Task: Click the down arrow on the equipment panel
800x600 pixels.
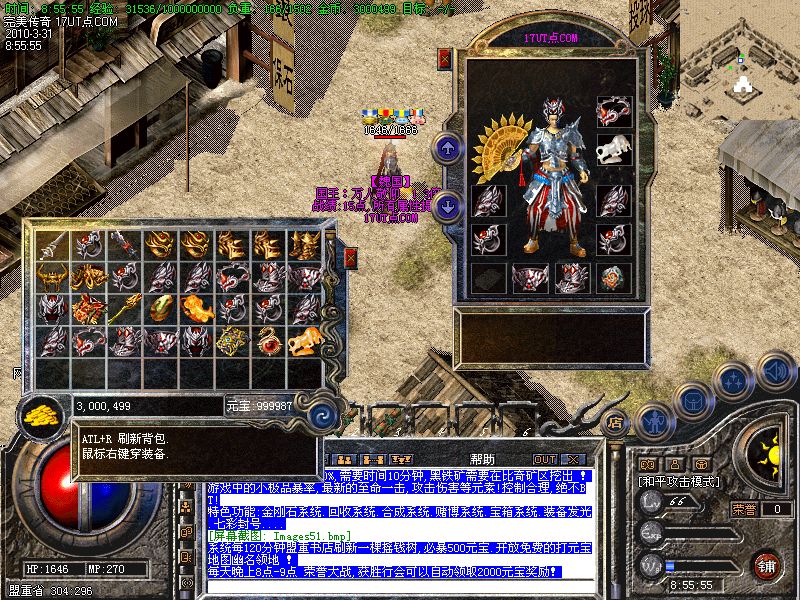Action: tap(447, 207)
